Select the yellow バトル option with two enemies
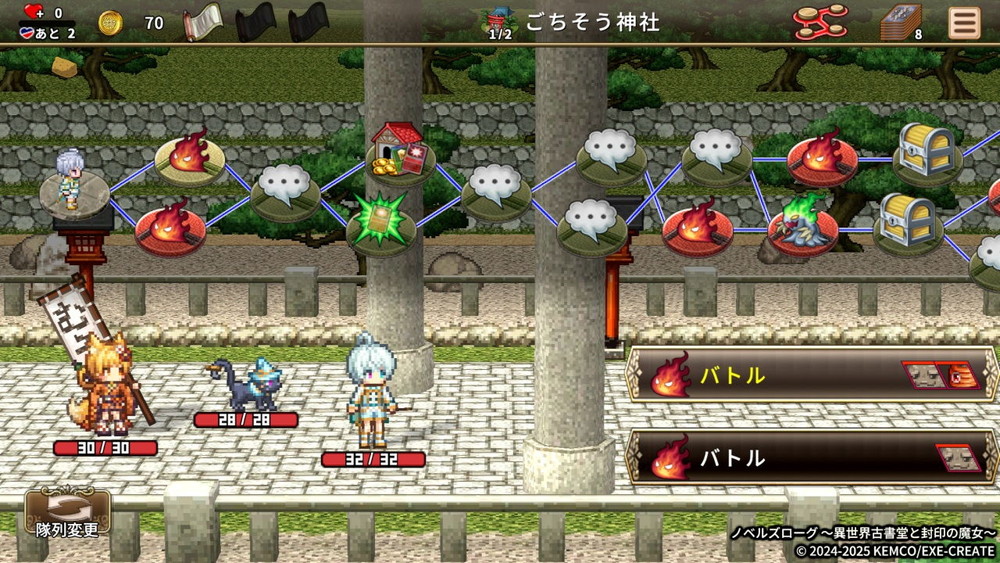 pos(812,376)
